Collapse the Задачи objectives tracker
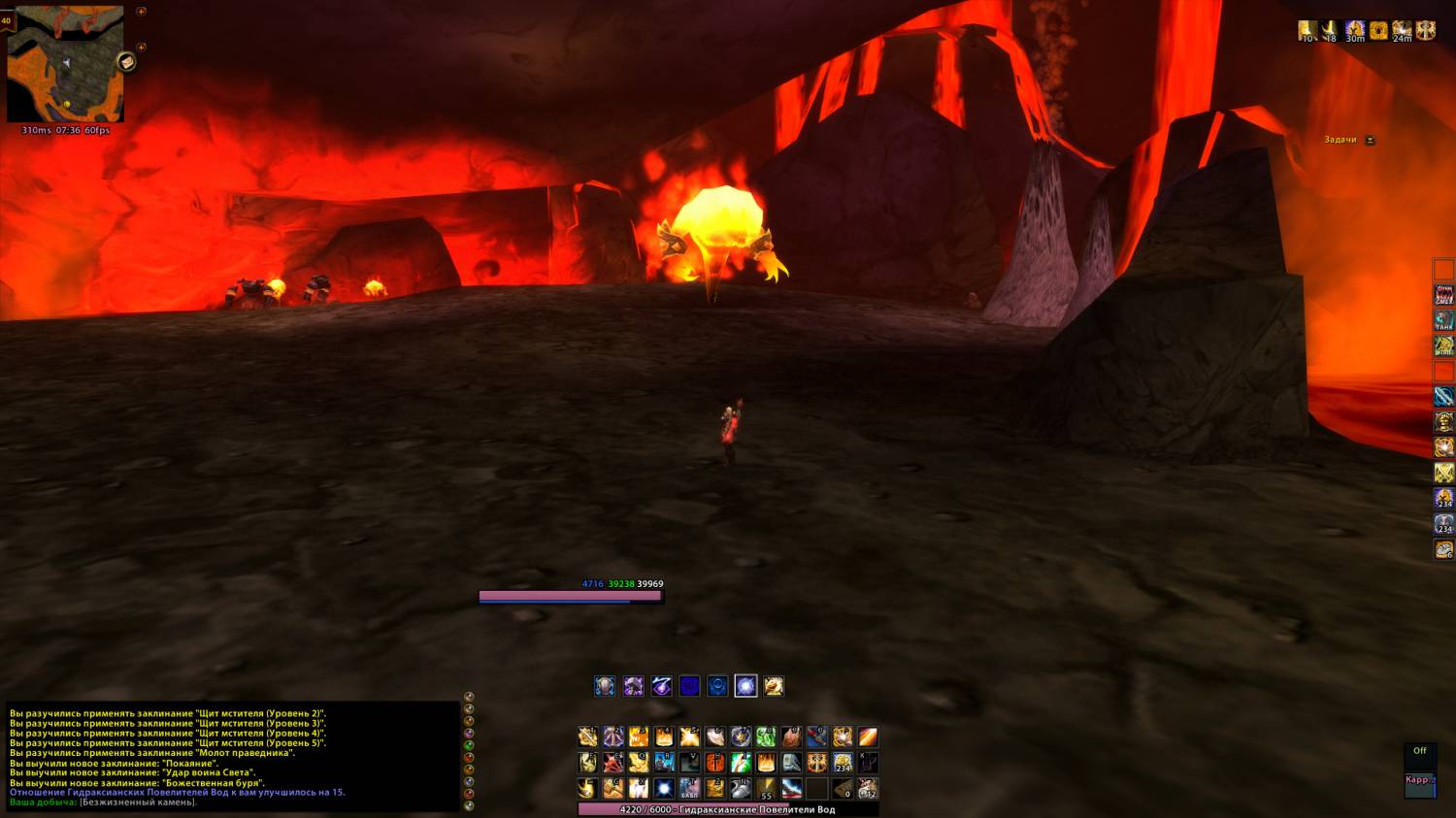This screenshot has height=818, width=1456. [x=1370, y=140]
